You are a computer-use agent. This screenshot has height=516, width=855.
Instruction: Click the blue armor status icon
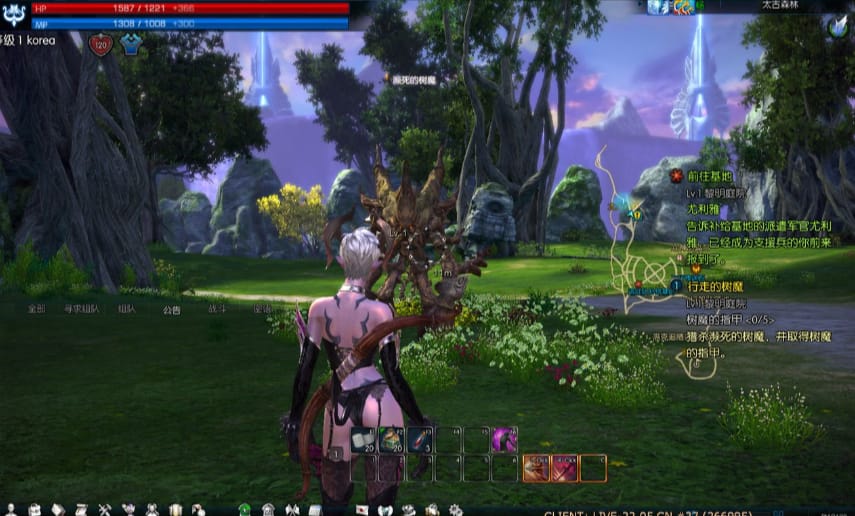(131, 44)
